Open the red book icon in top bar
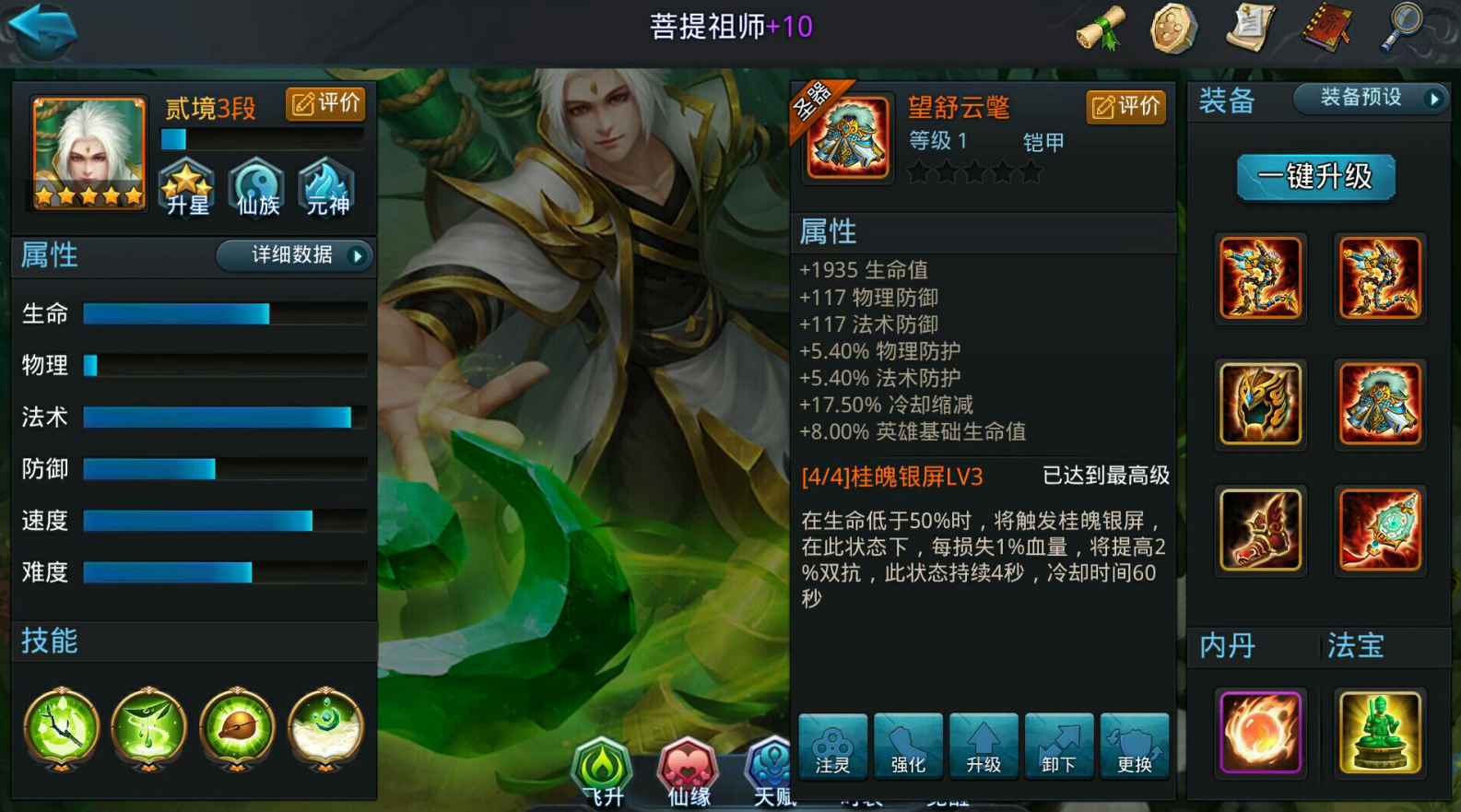1461x812 pixels. [1324, 28]
